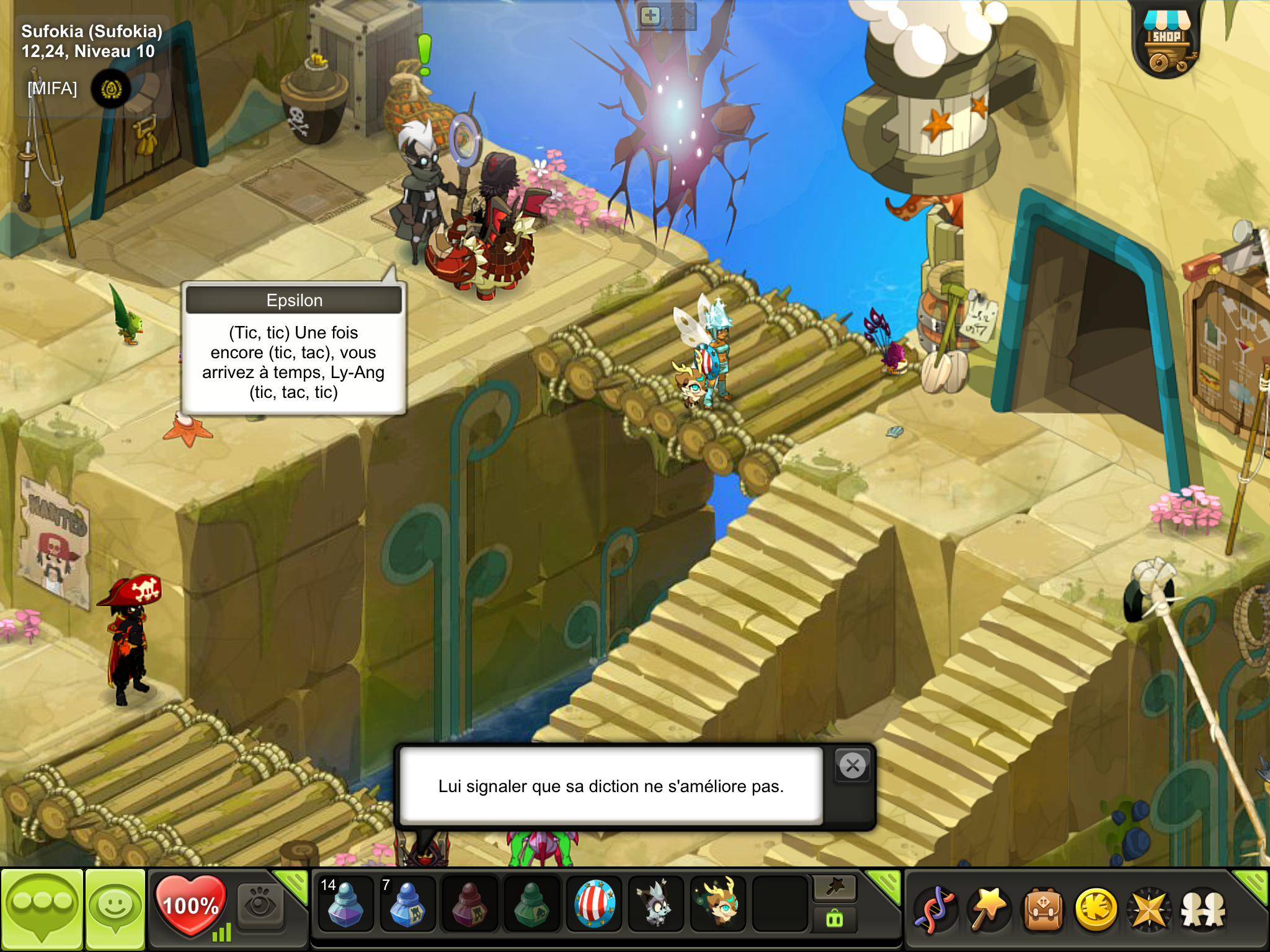Screen dimensions: 1270x952
Task: Switch shortcut bar to the spells wand tab
Action: pyautogui.click(x=835, y=888)
